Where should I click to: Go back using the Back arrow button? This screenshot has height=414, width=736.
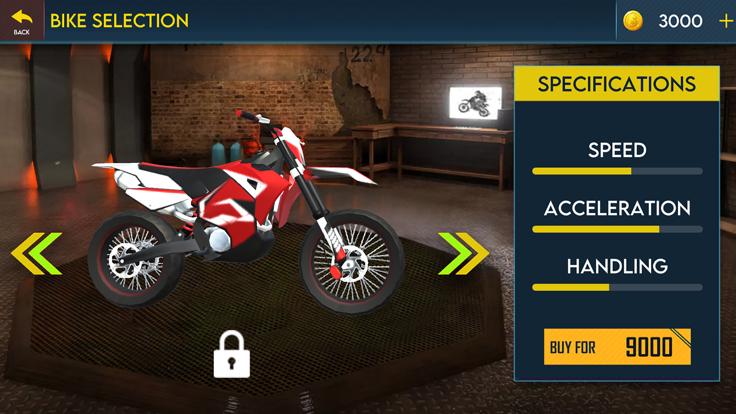21,20
